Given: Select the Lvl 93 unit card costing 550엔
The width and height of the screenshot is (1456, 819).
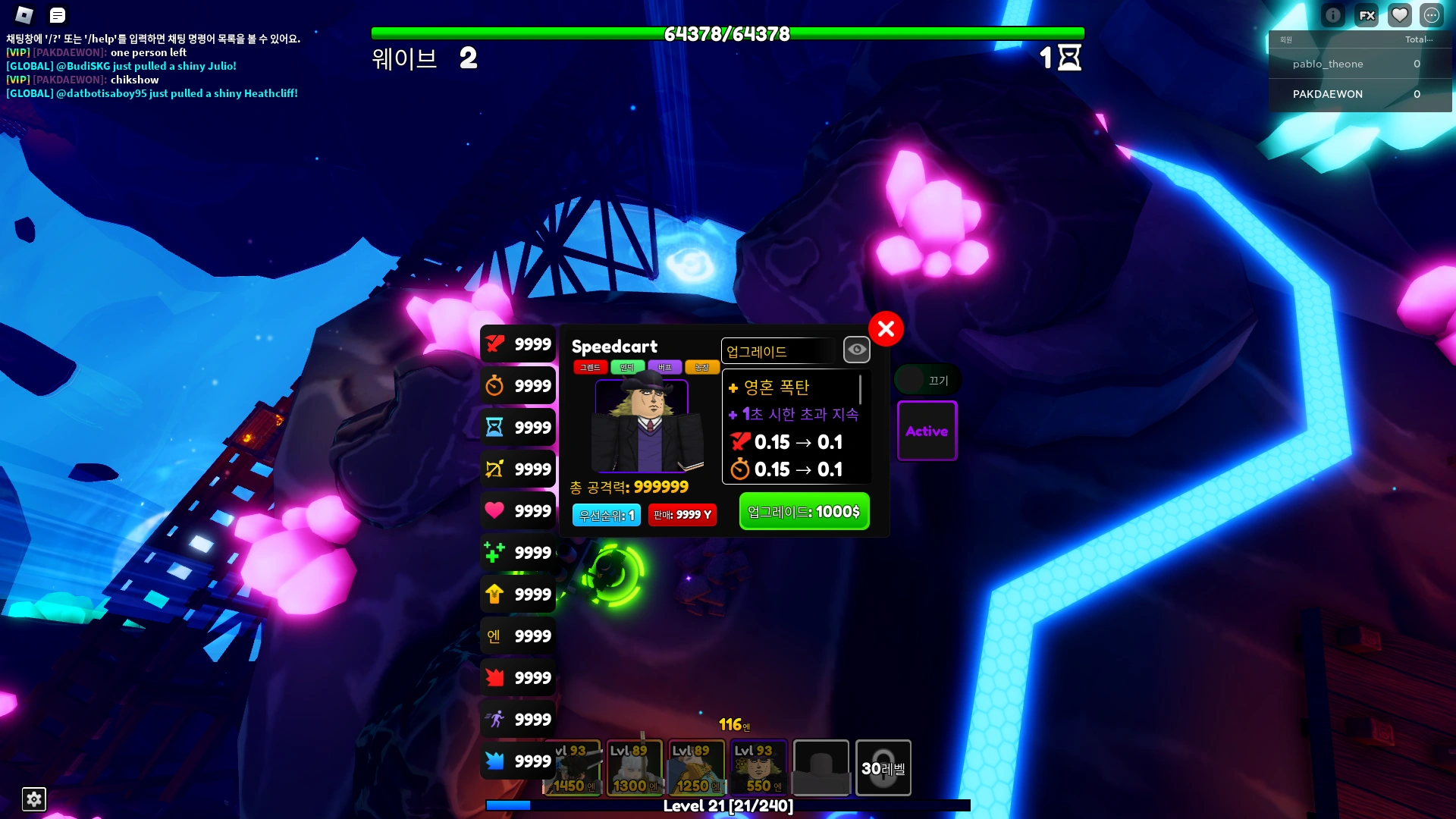Looking at the screenshot, I should pyautogui.click(x=758, y=767).
